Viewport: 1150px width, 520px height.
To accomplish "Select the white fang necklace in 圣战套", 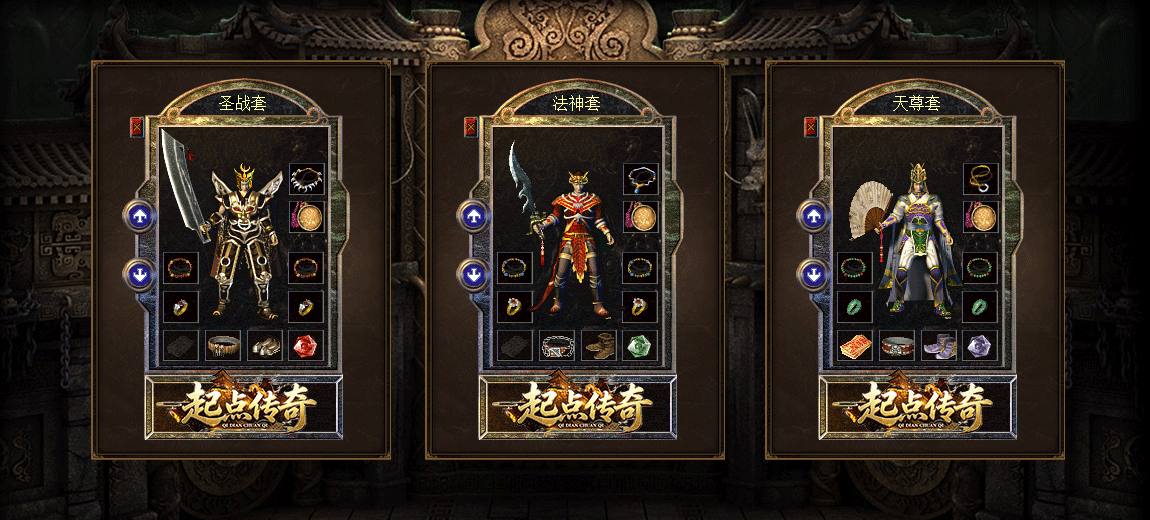I will (306, 180).
